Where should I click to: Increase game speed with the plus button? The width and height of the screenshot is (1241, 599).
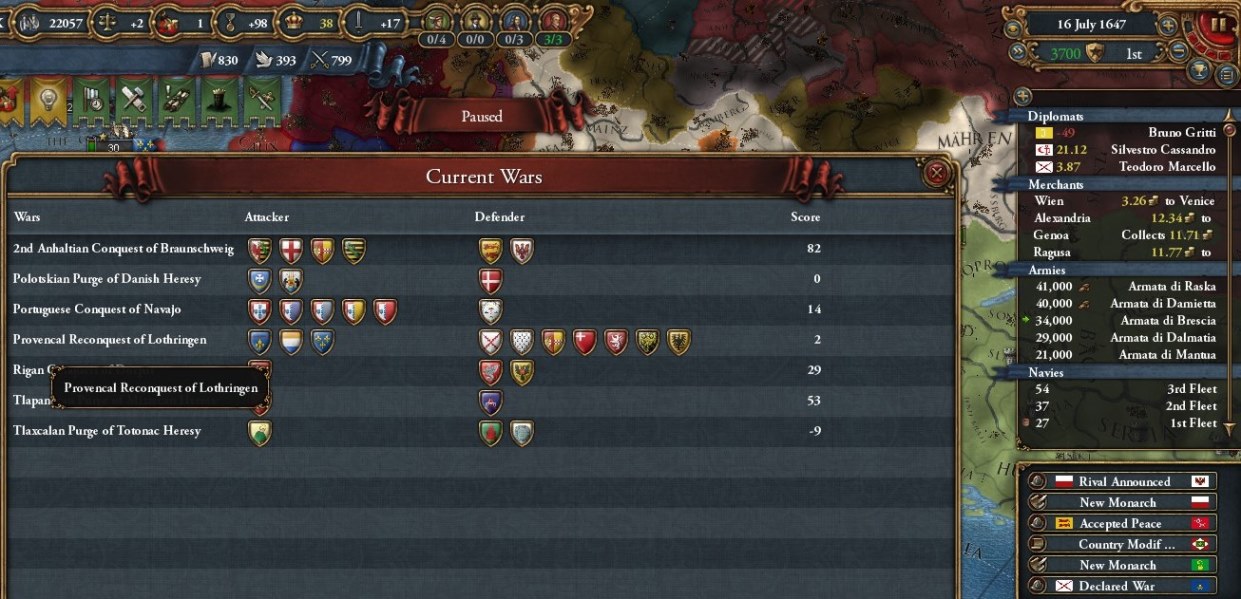pos(1168,24)
